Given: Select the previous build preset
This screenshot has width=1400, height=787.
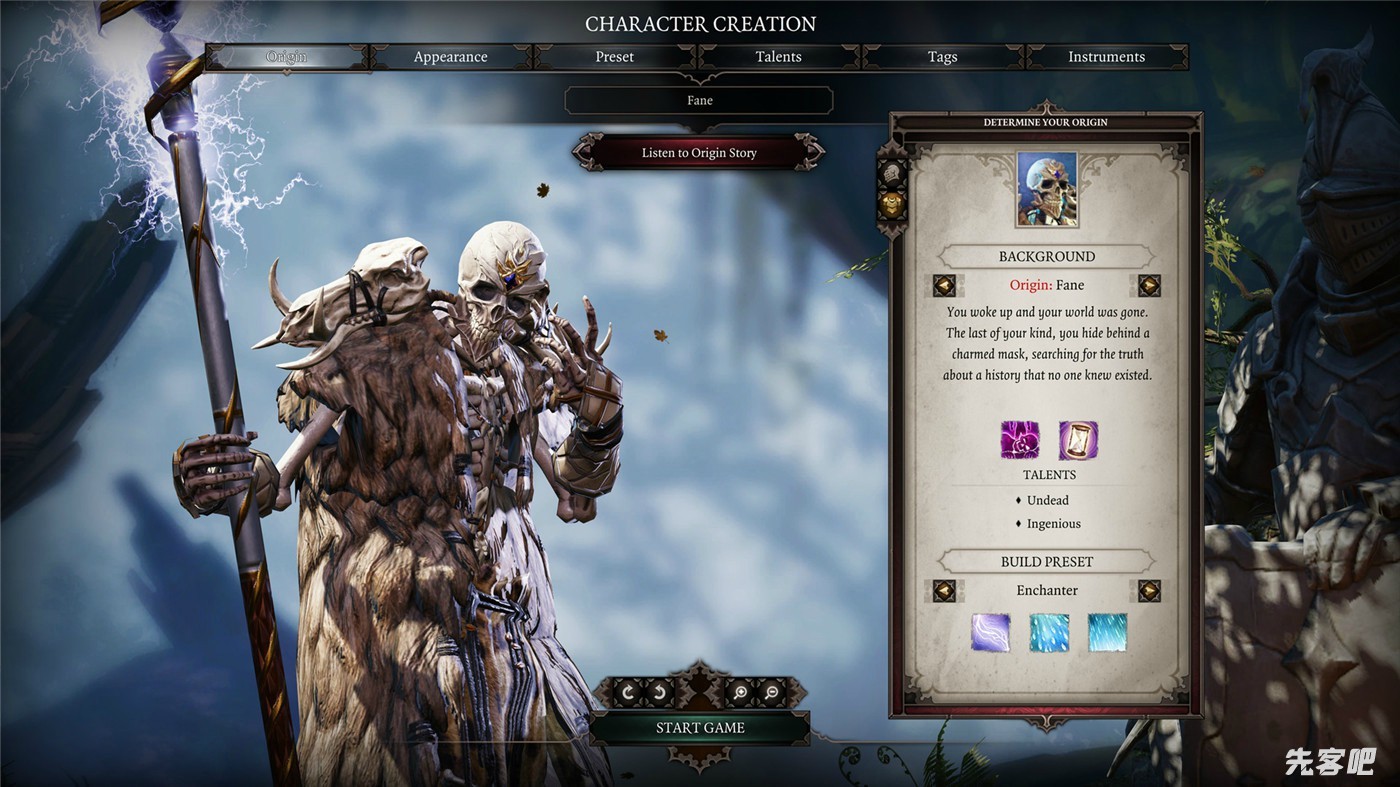Looking at the screenshot, I should coord(944,591).
